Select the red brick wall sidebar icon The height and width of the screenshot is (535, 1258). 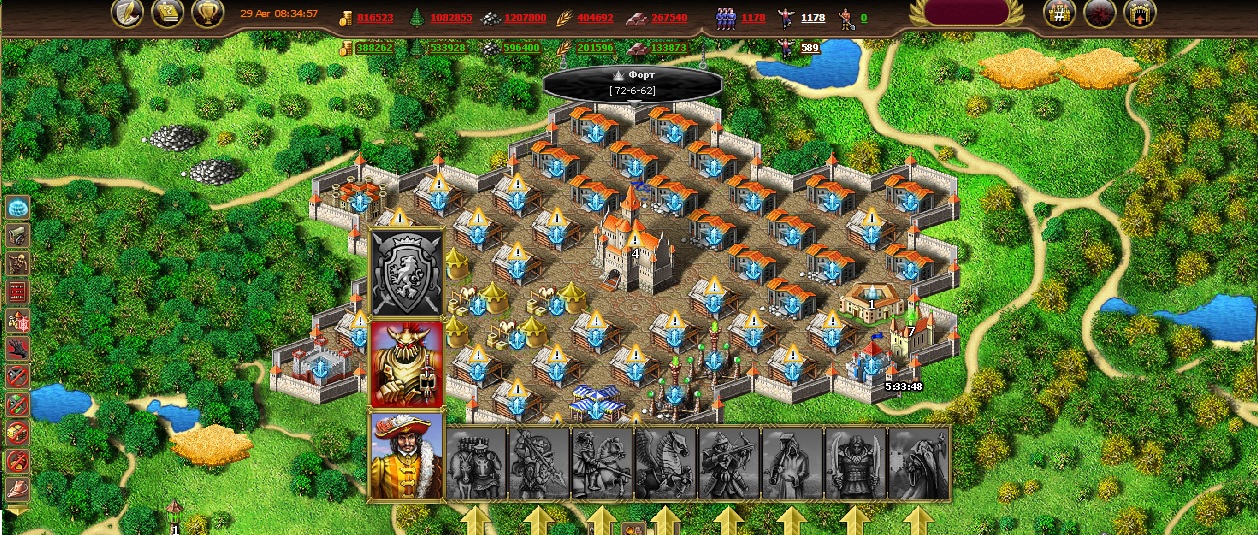[18, 292]
